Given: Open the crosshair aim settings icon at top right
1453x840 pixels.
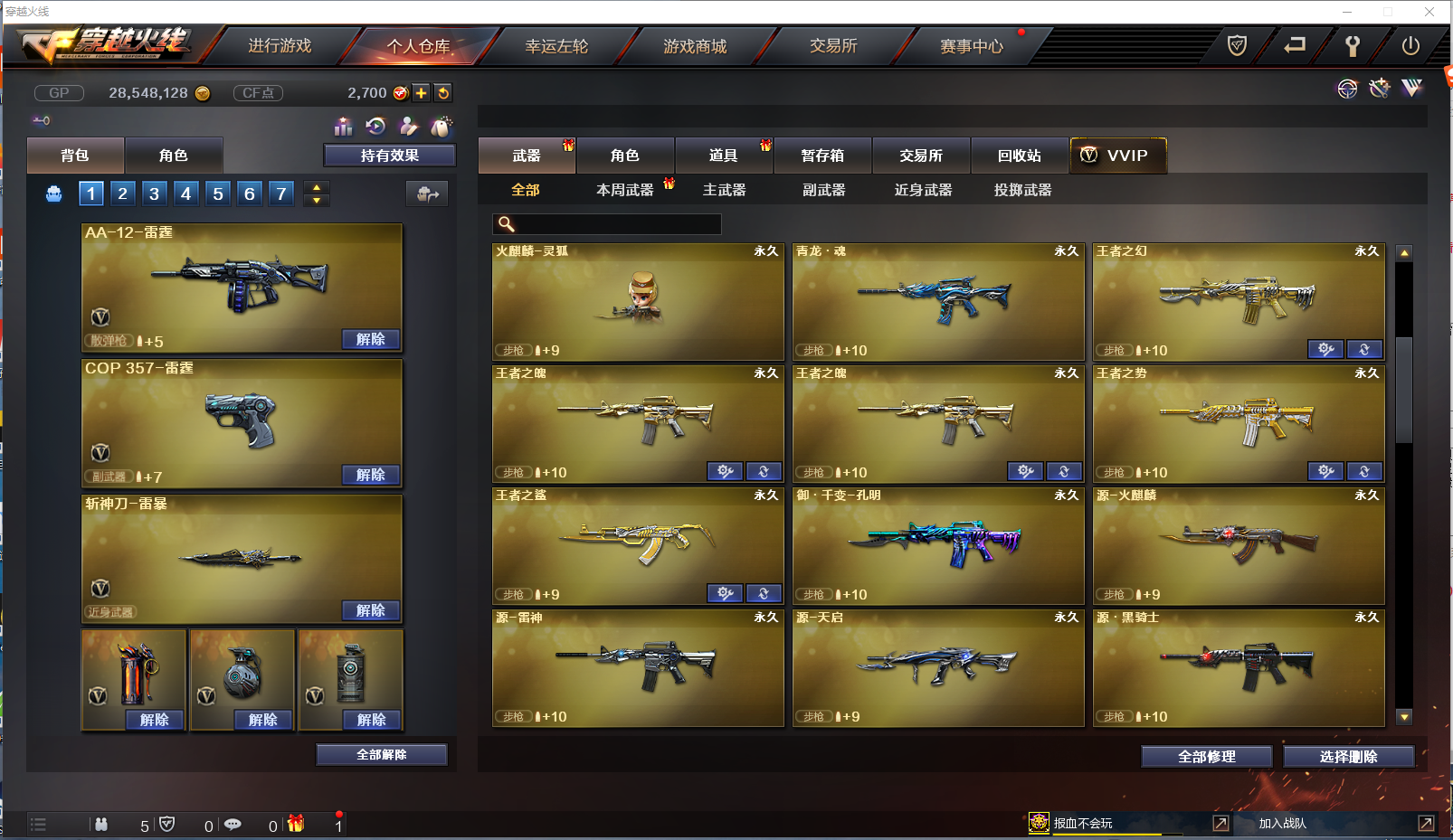Looking at the screenshot, I should coord(1347,89).
